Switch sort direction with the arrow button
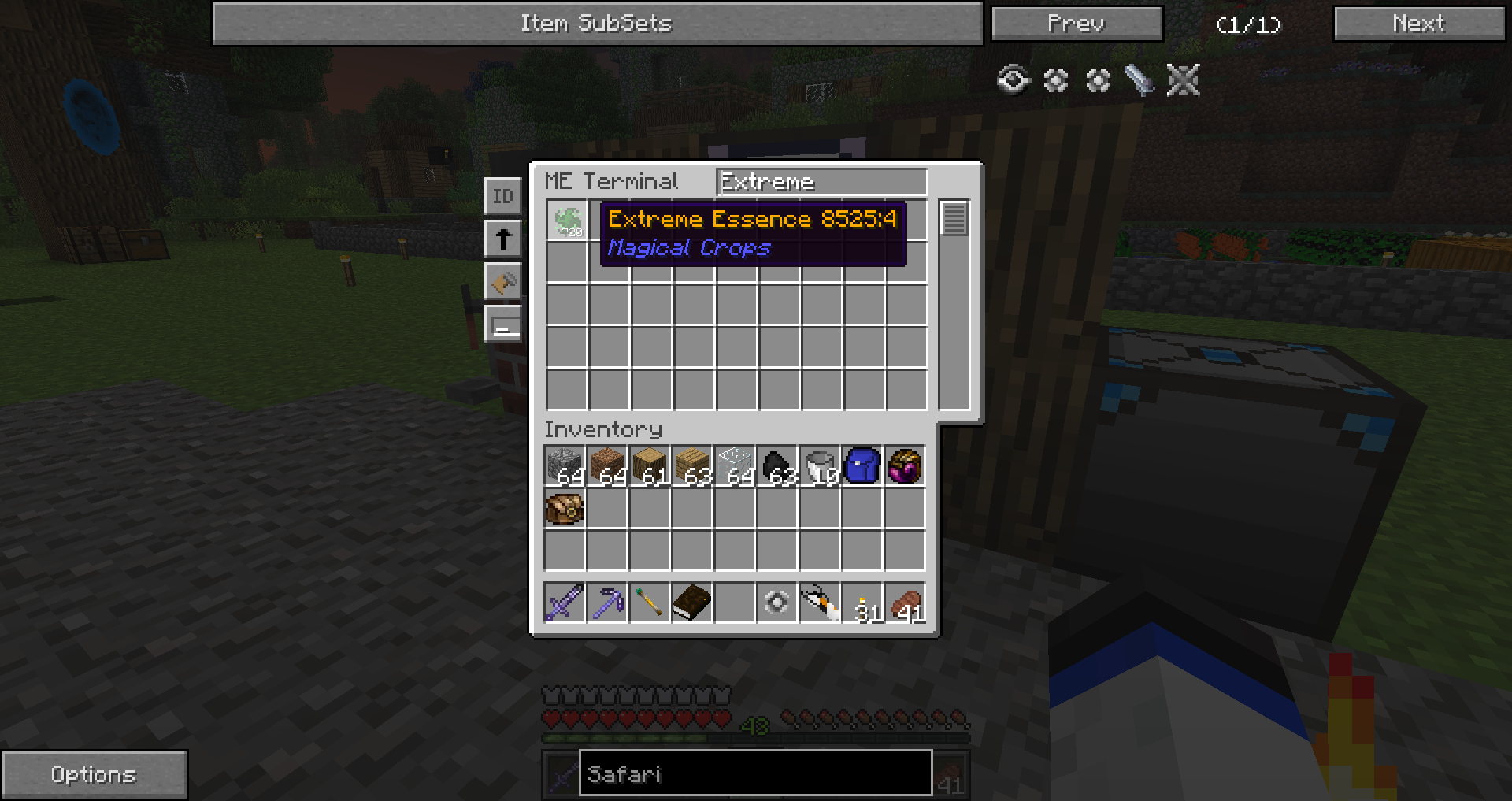 502,239
